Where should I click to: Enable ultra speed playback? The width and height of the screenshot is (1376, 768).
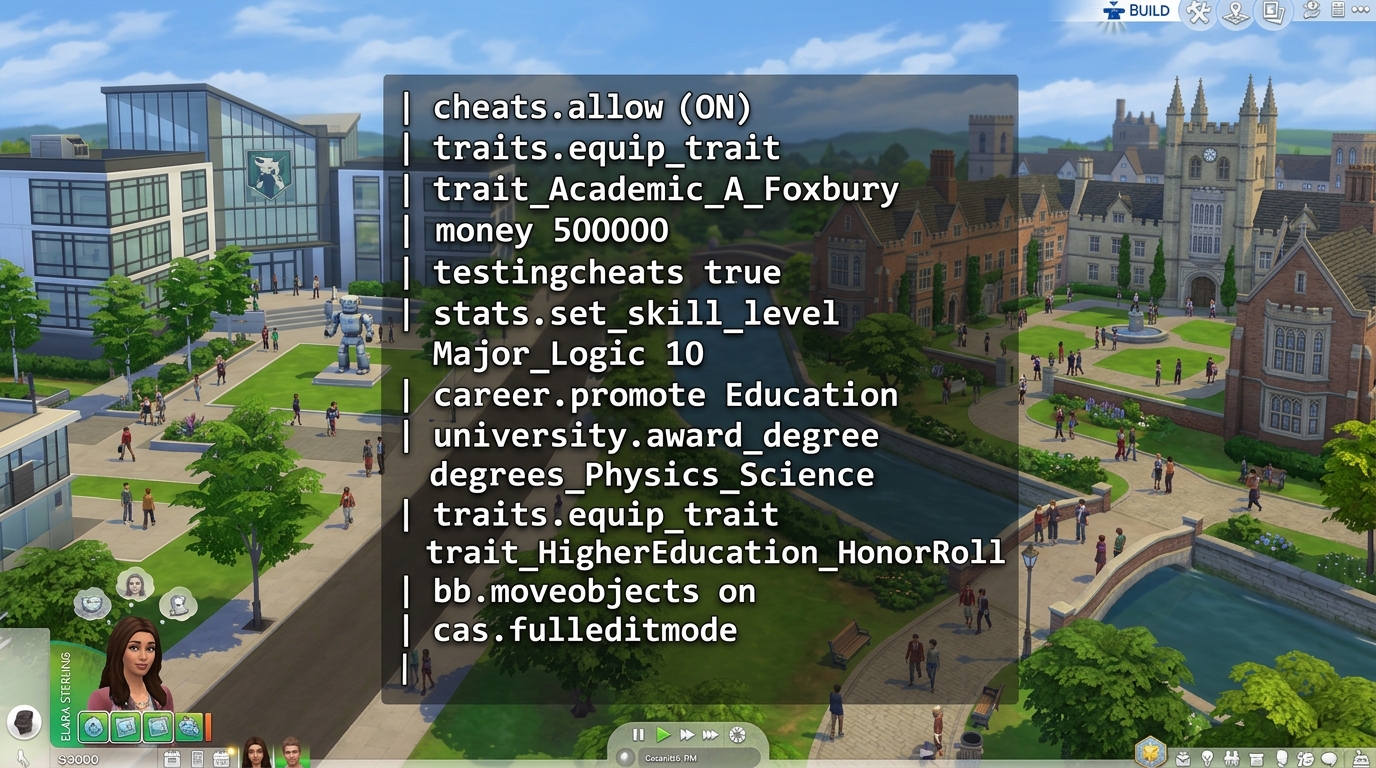[710, 735]
